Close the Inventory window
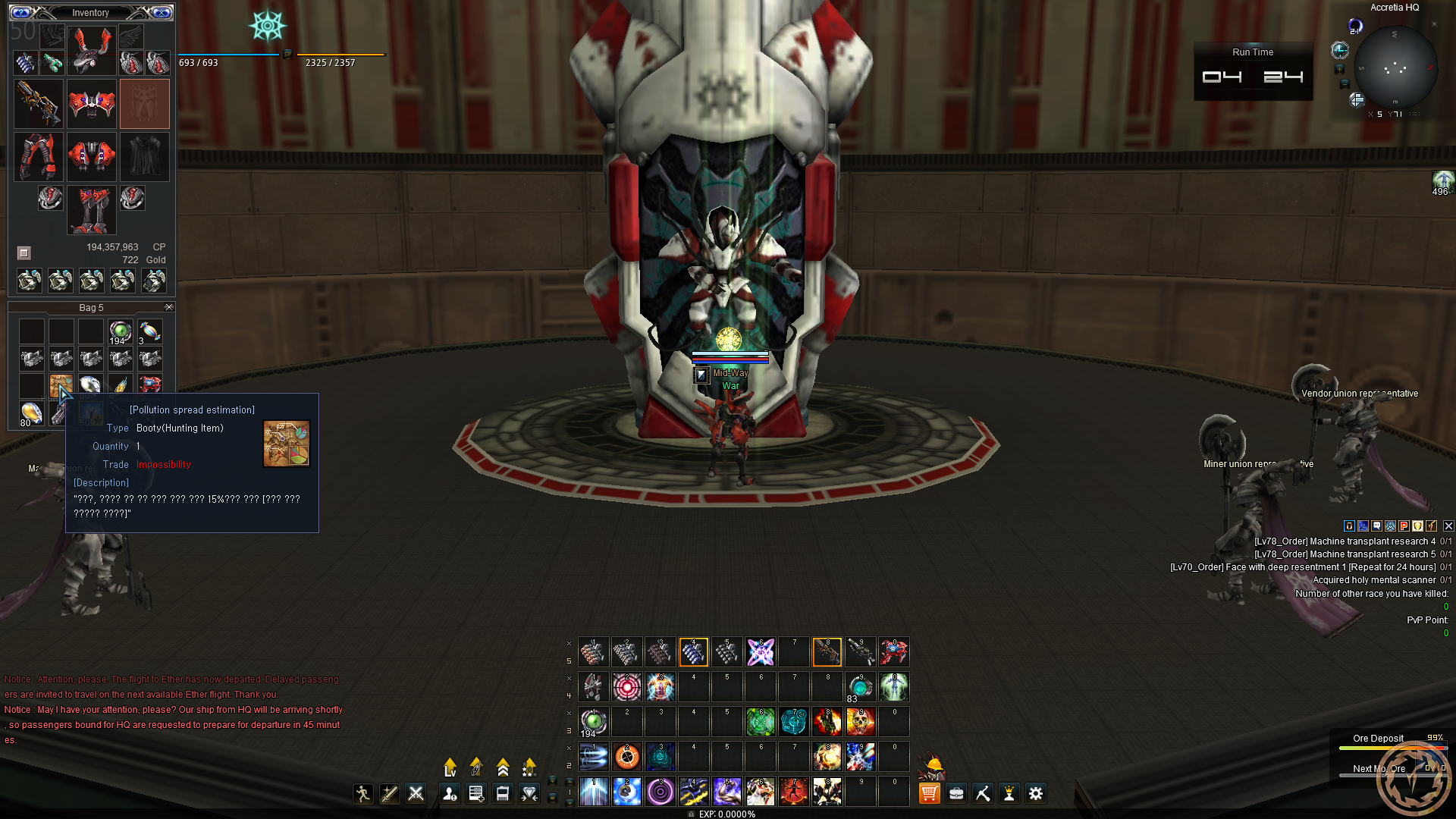This screenshot has width=1456, height=819. [162, 12]
